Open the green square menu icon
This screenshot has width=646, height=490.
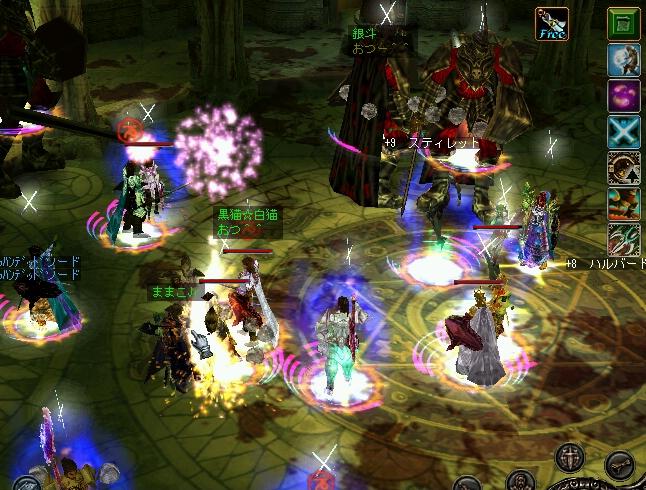(624, 24)
